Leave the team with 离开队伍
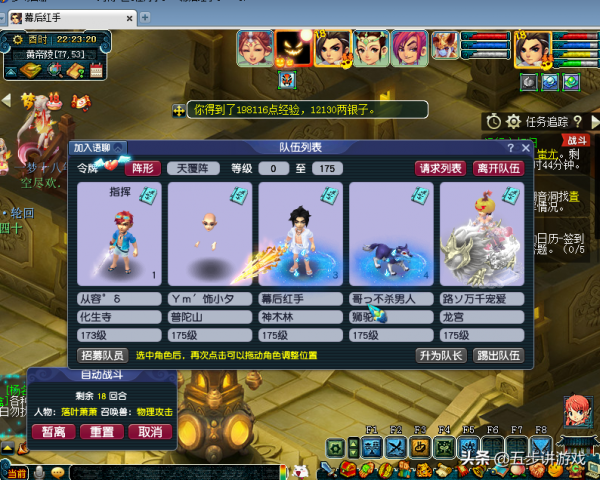Viewport: 600px width, 480px height. [x=498, y=168]
